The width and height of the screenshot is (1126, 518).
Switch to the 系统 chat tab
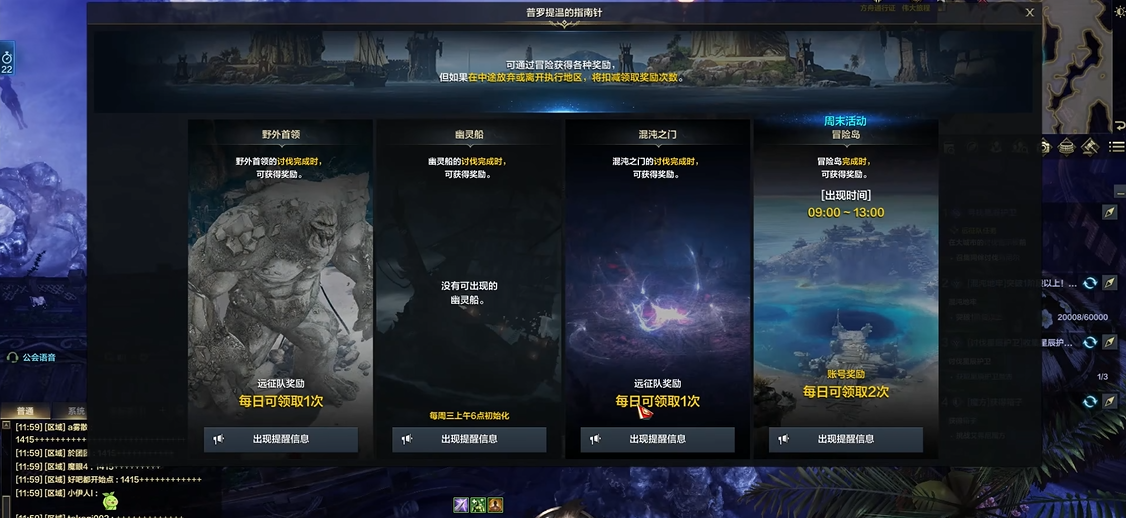coord(75,411)
